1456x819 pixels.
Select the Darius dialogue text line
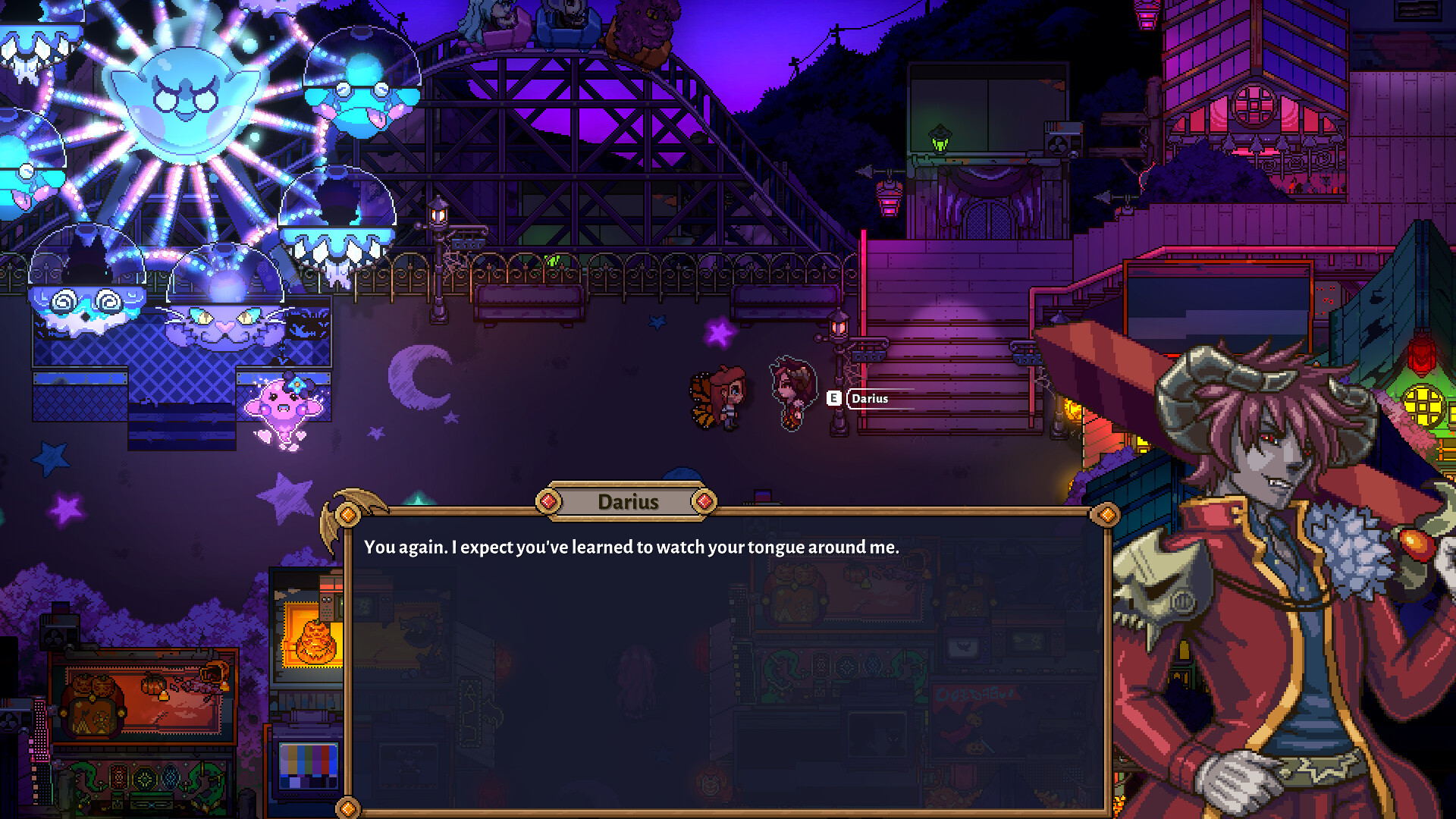point(630,545)
